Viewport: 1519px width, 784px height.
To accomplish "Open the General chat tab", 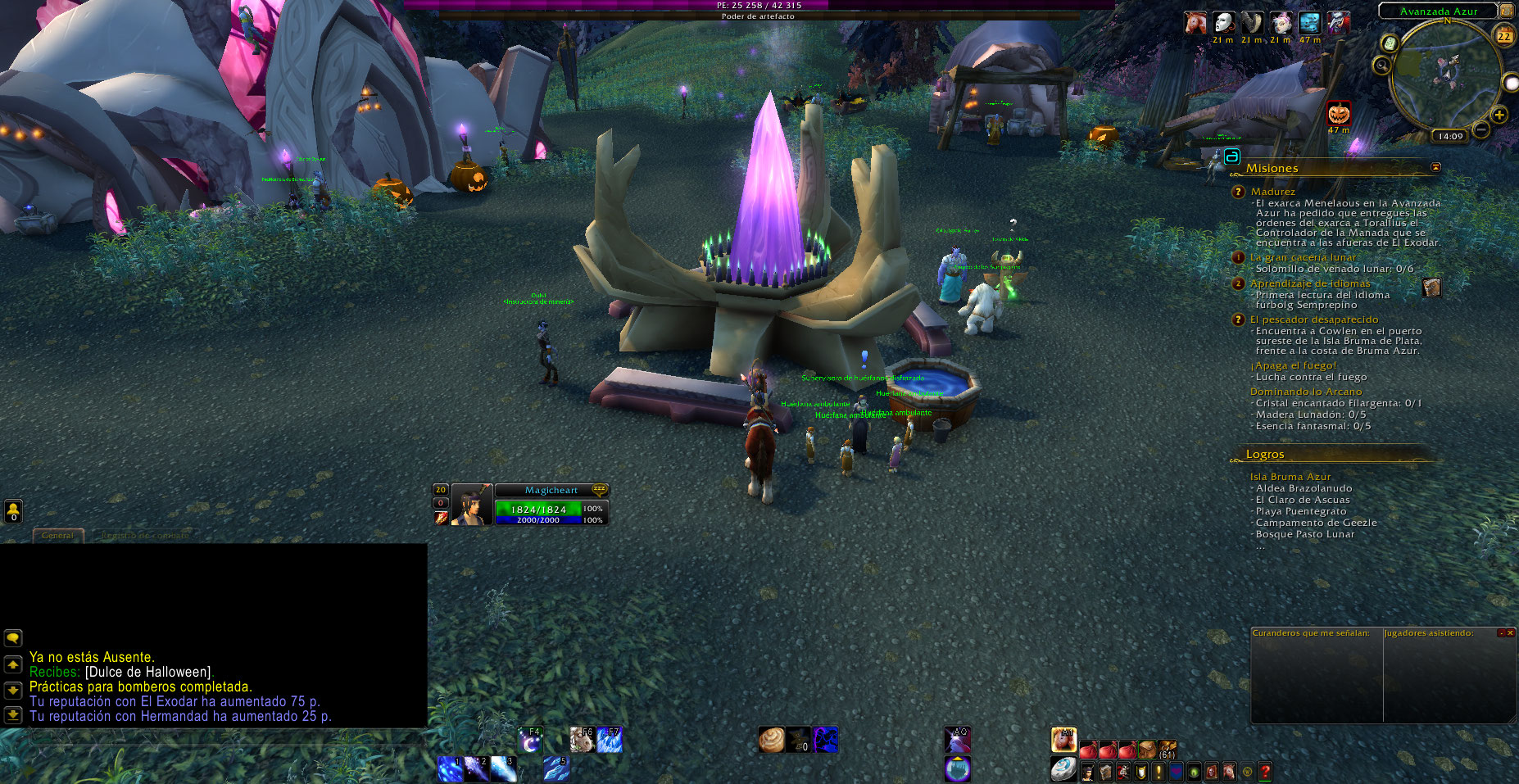I will point(57,535).
